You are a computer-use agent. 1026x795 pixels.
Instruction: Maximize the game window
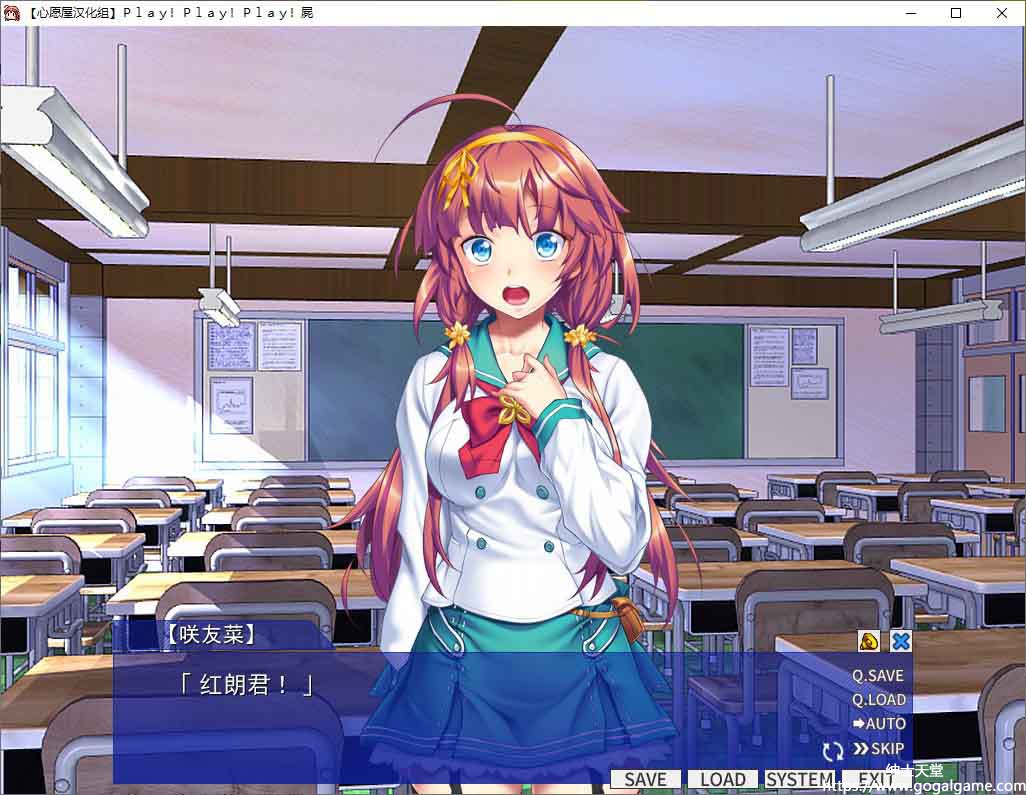[956, 13]
